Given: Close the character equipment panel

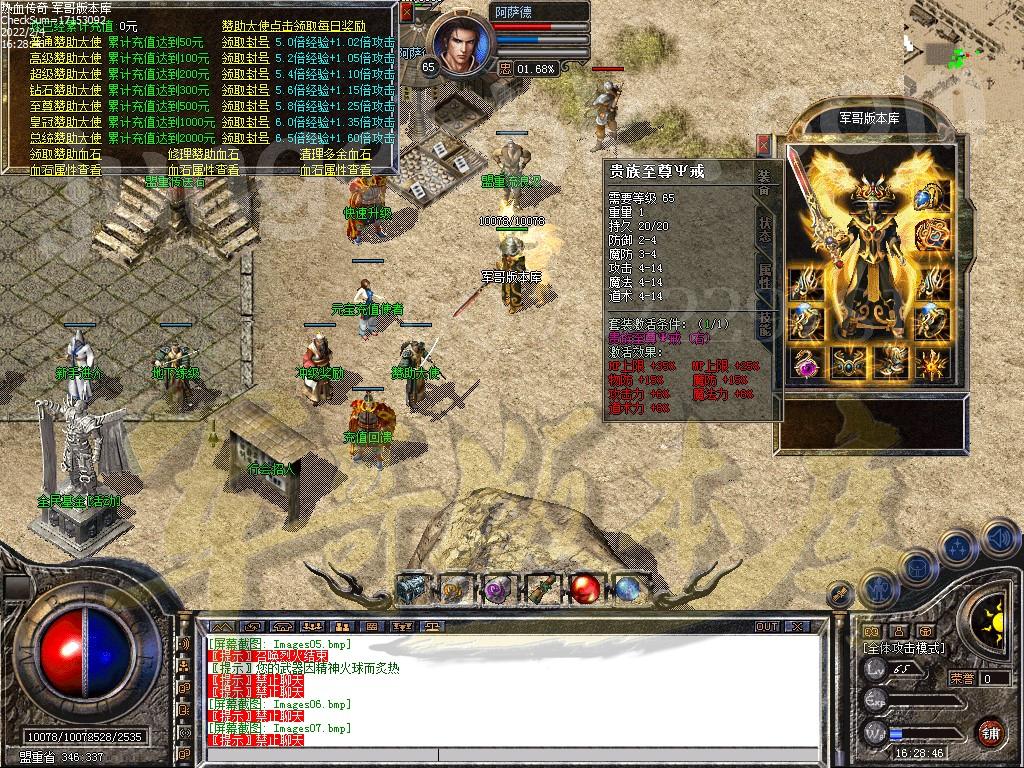Looking at the screenshot, I should point(764,145).
